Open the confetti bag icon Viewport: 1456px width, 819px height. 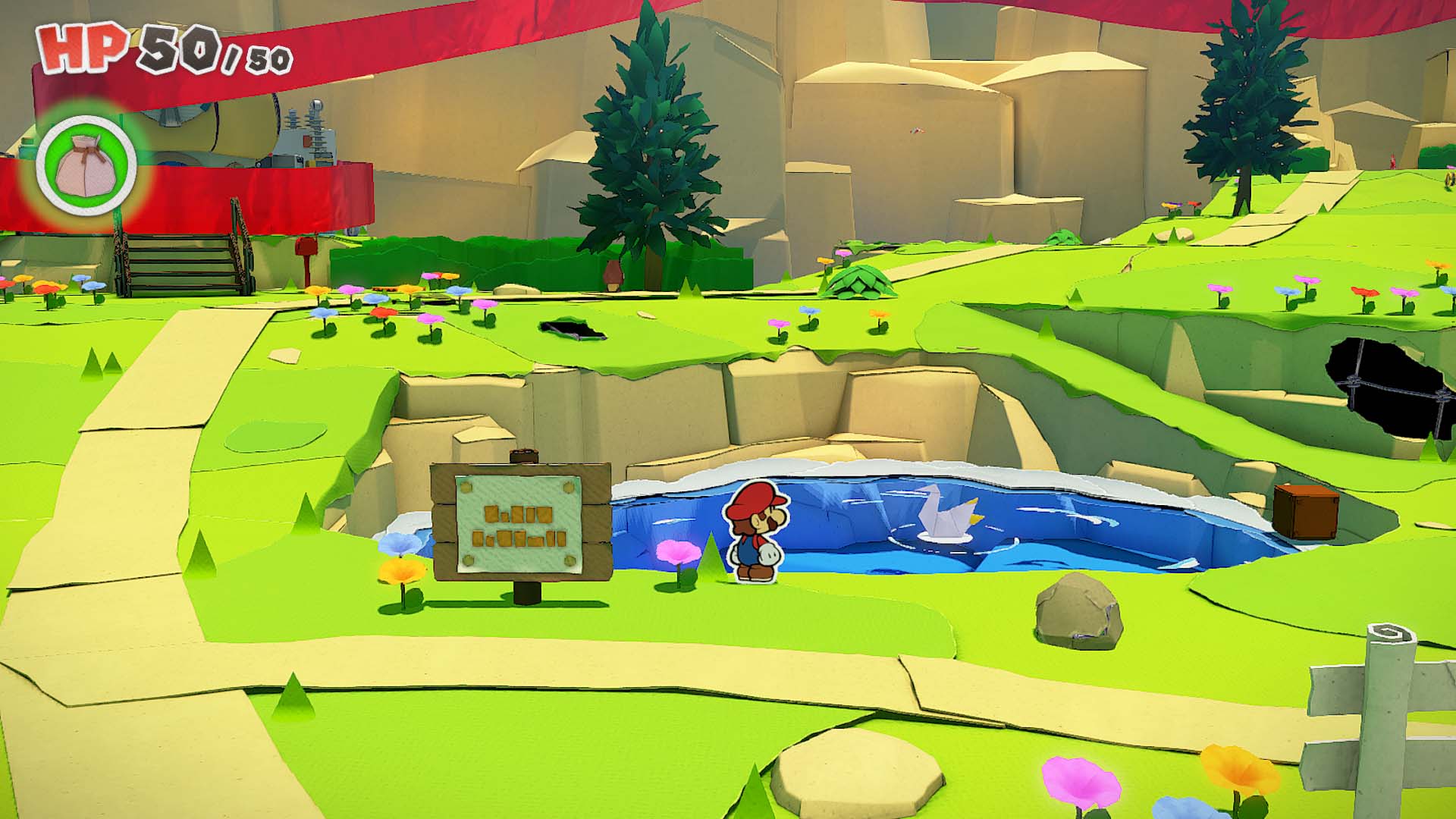click(x=85, y=163)
